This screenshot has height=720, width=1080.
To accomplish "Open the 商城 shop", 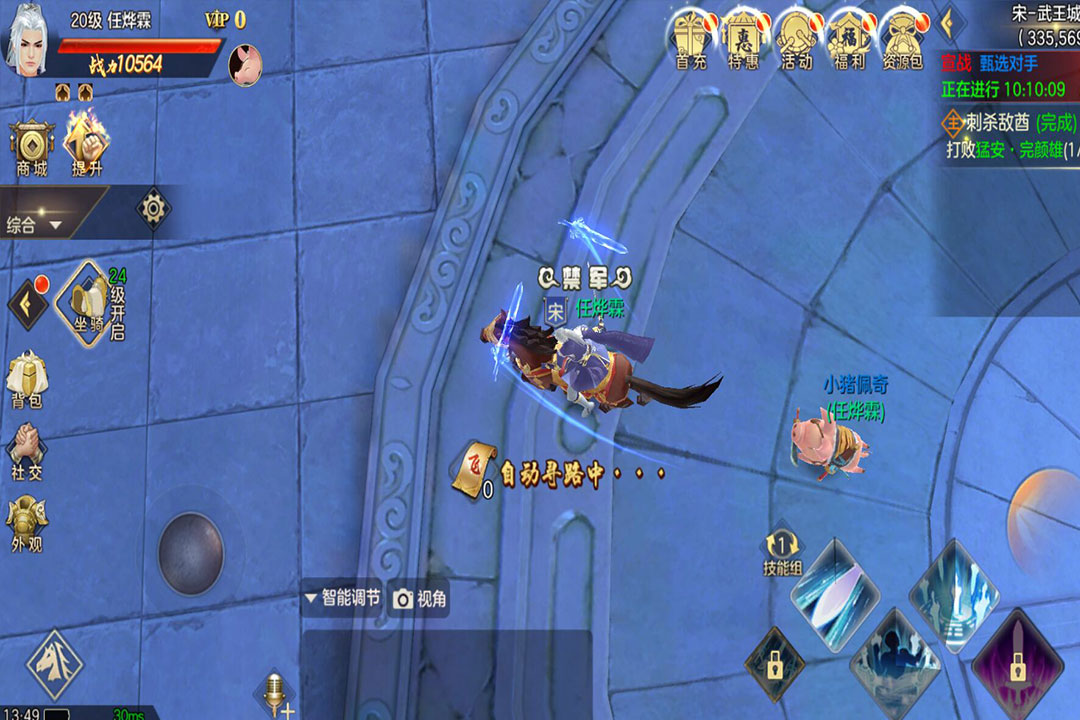I will click(32, 149).
